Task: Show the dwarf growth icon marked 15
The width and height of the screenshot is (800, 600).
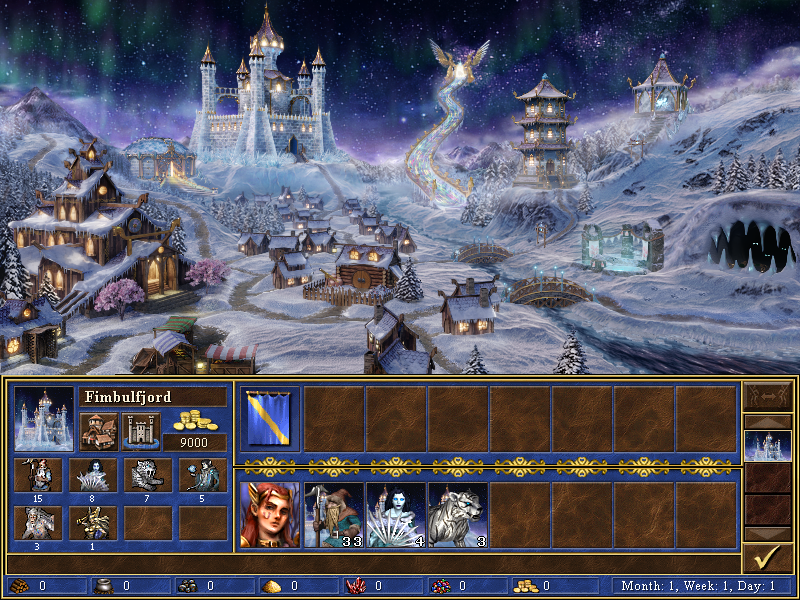Action: (38, 475)
